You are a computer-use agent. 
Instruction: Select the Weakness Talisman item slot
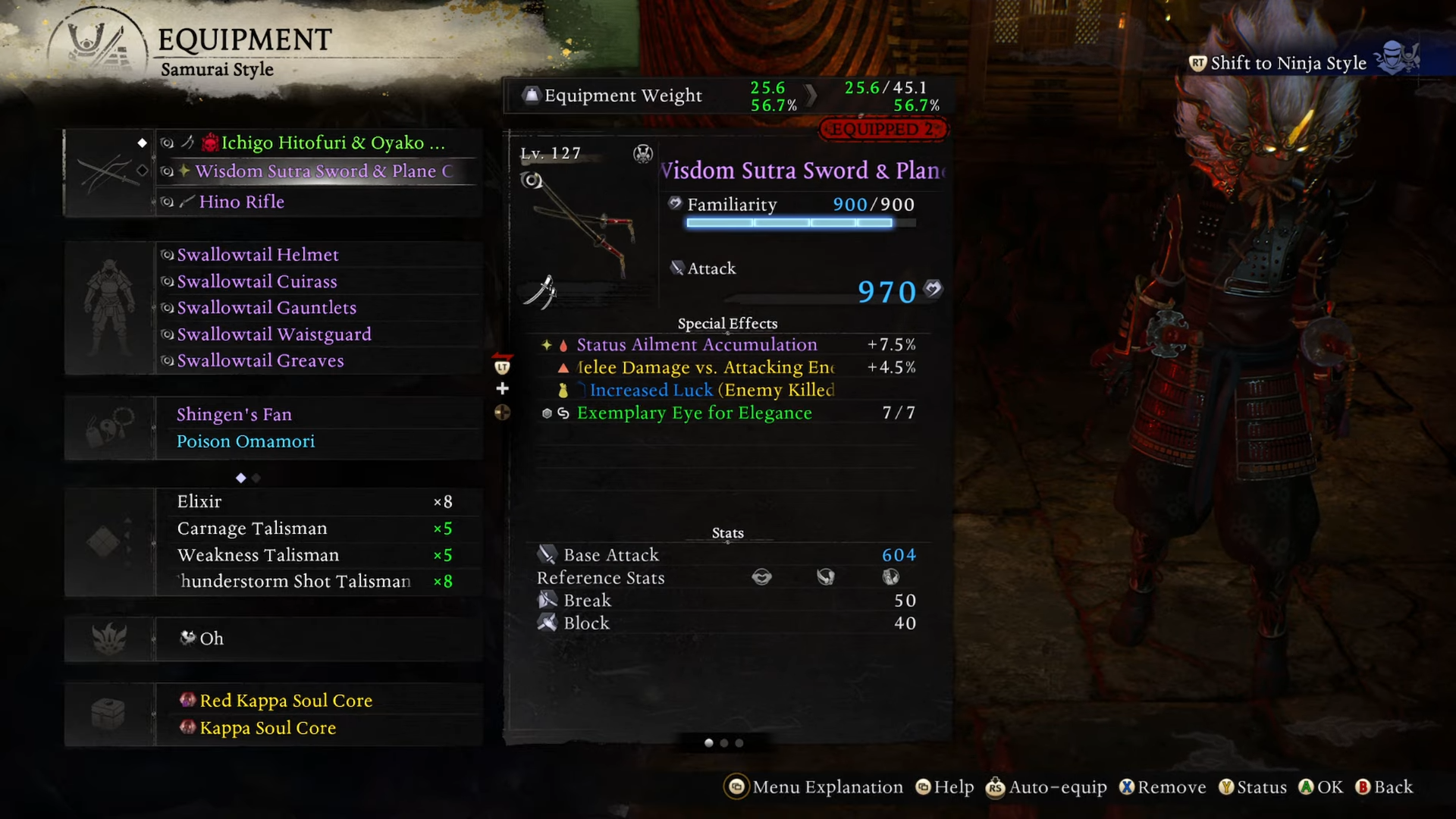coord(258,555)
